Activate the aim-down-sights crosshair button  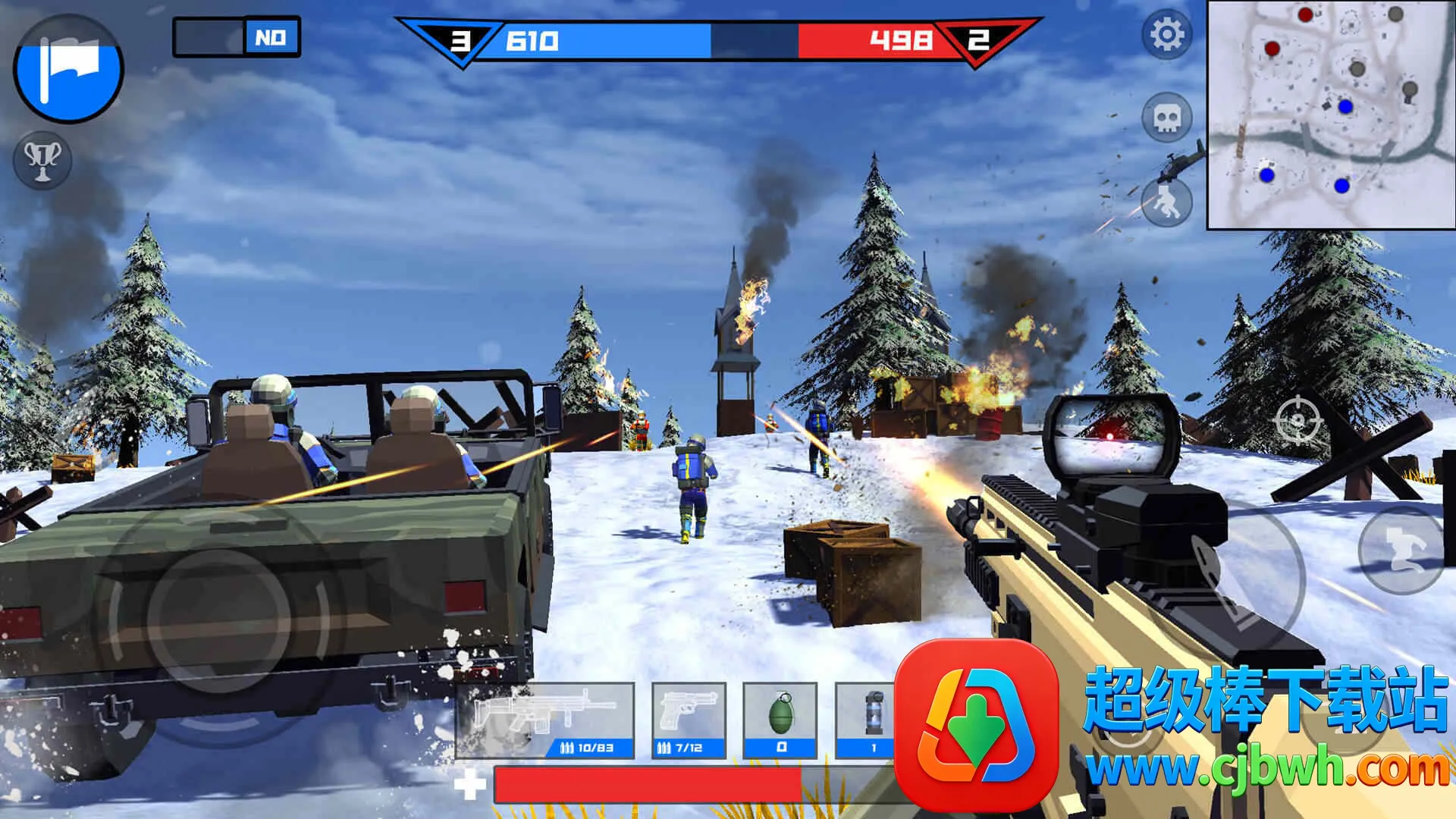(x=1298, y=420)
